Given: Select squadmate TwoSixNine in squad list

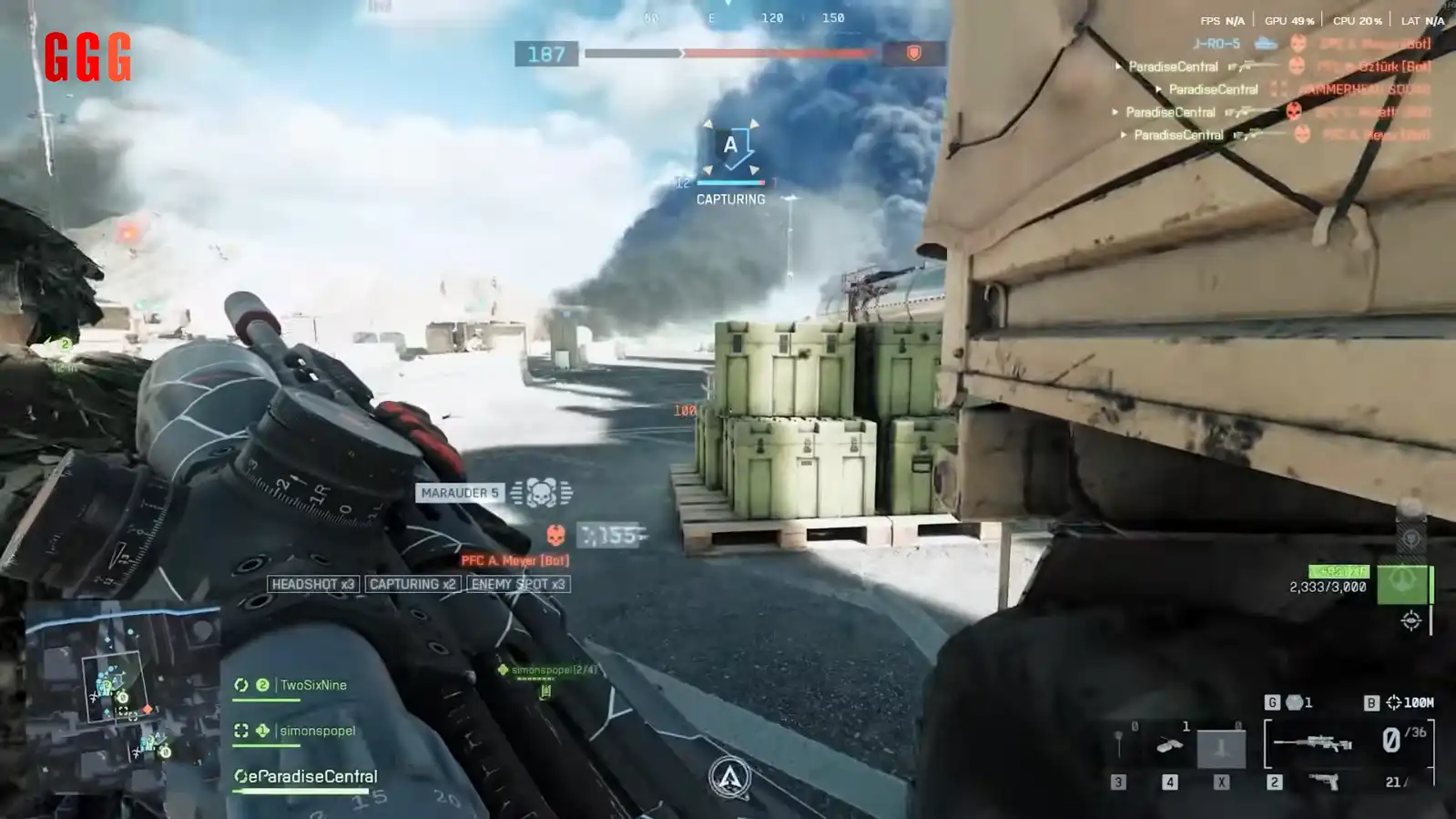Looking at the screenshot, I should tap(312, 685).
